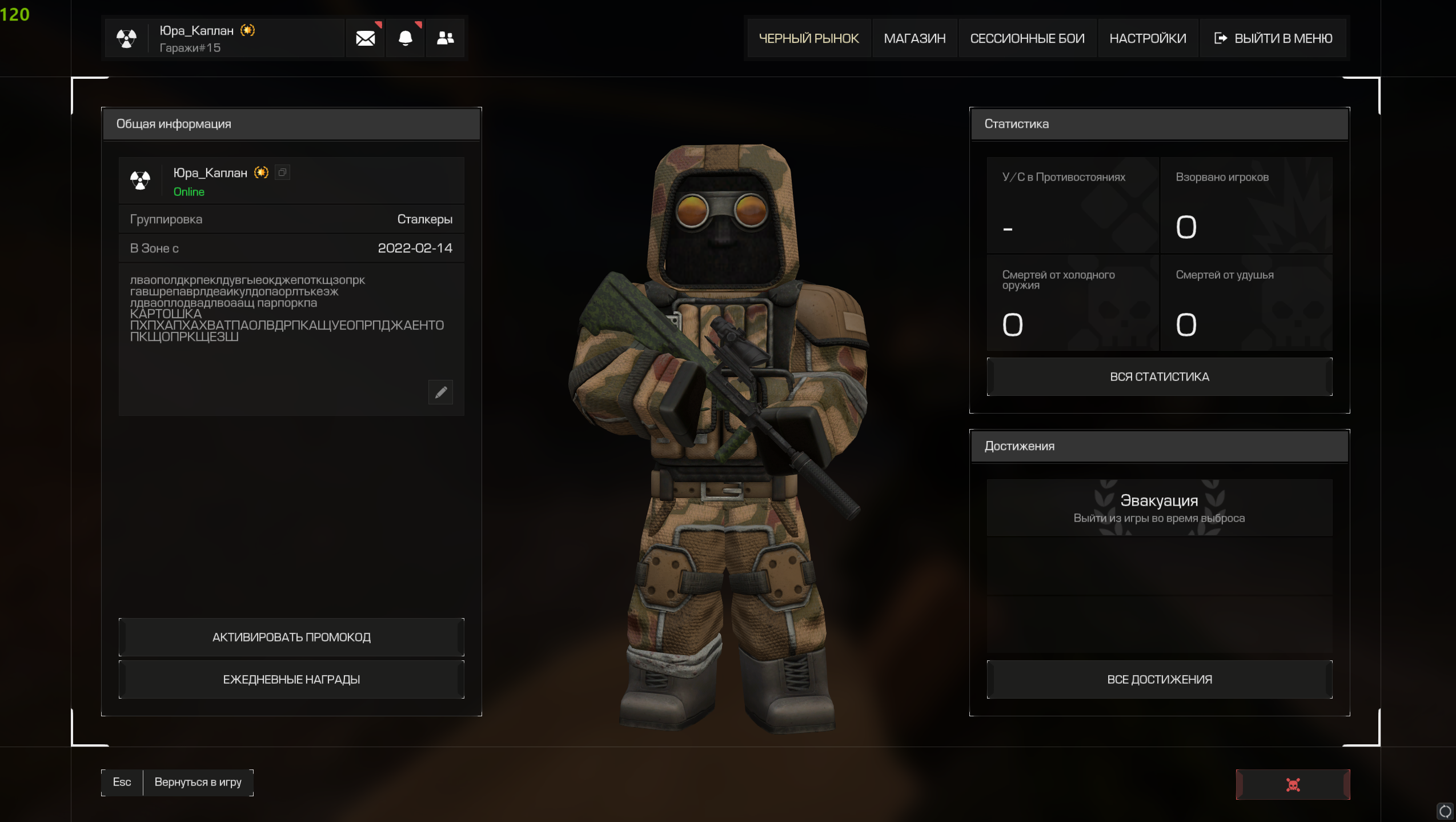Go to the Магазин shop
The height and width of the screenshot is (822, 1456).
click(914, 38)
